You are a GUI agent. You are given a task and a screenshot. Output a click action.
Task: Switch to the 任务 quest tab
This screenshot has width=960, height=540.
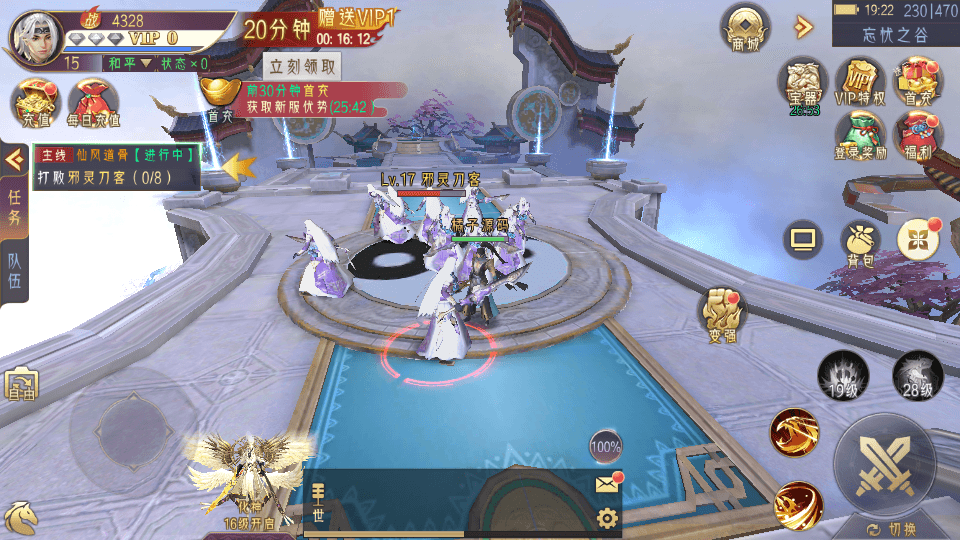pos(14,206)
